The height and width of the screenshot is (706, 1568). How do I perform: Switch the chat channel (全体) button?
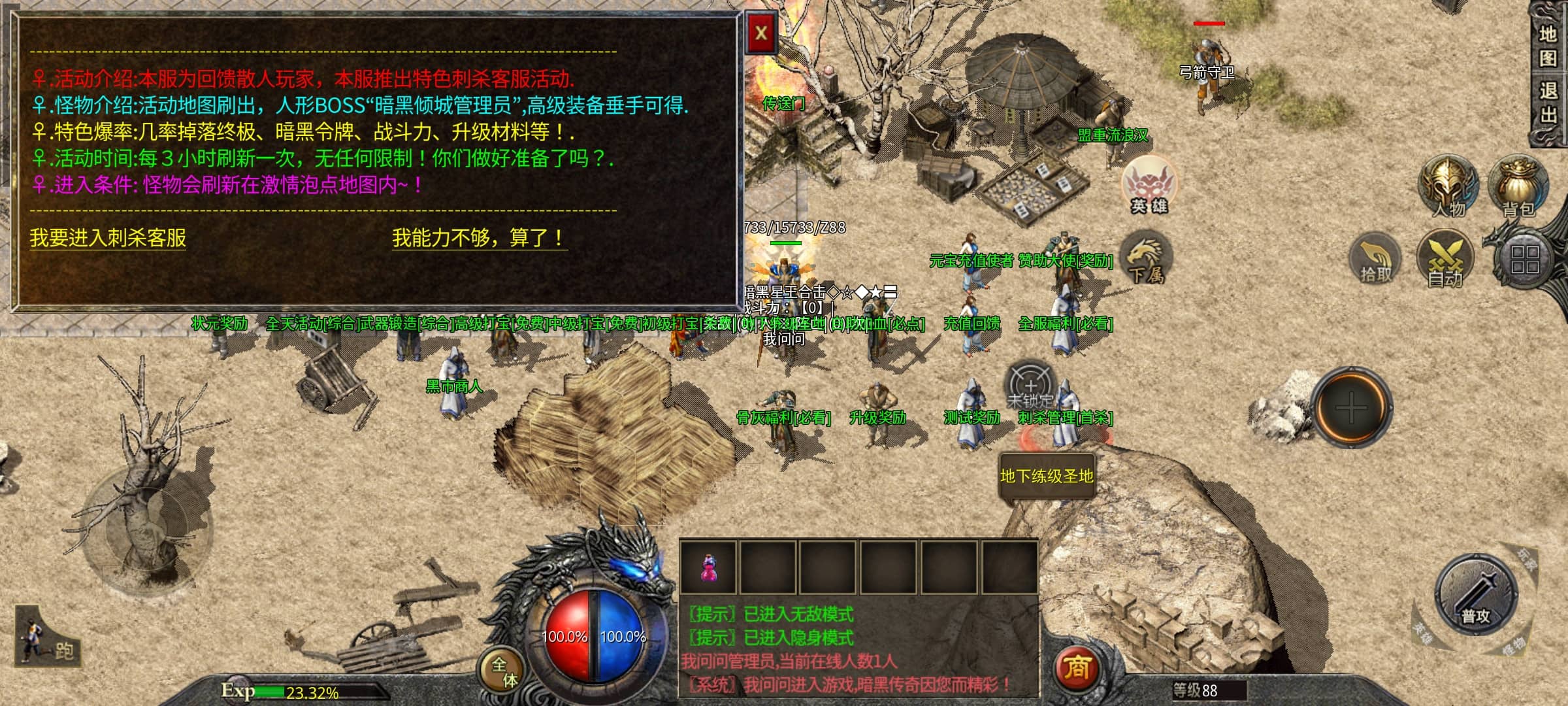coord(504,671)
